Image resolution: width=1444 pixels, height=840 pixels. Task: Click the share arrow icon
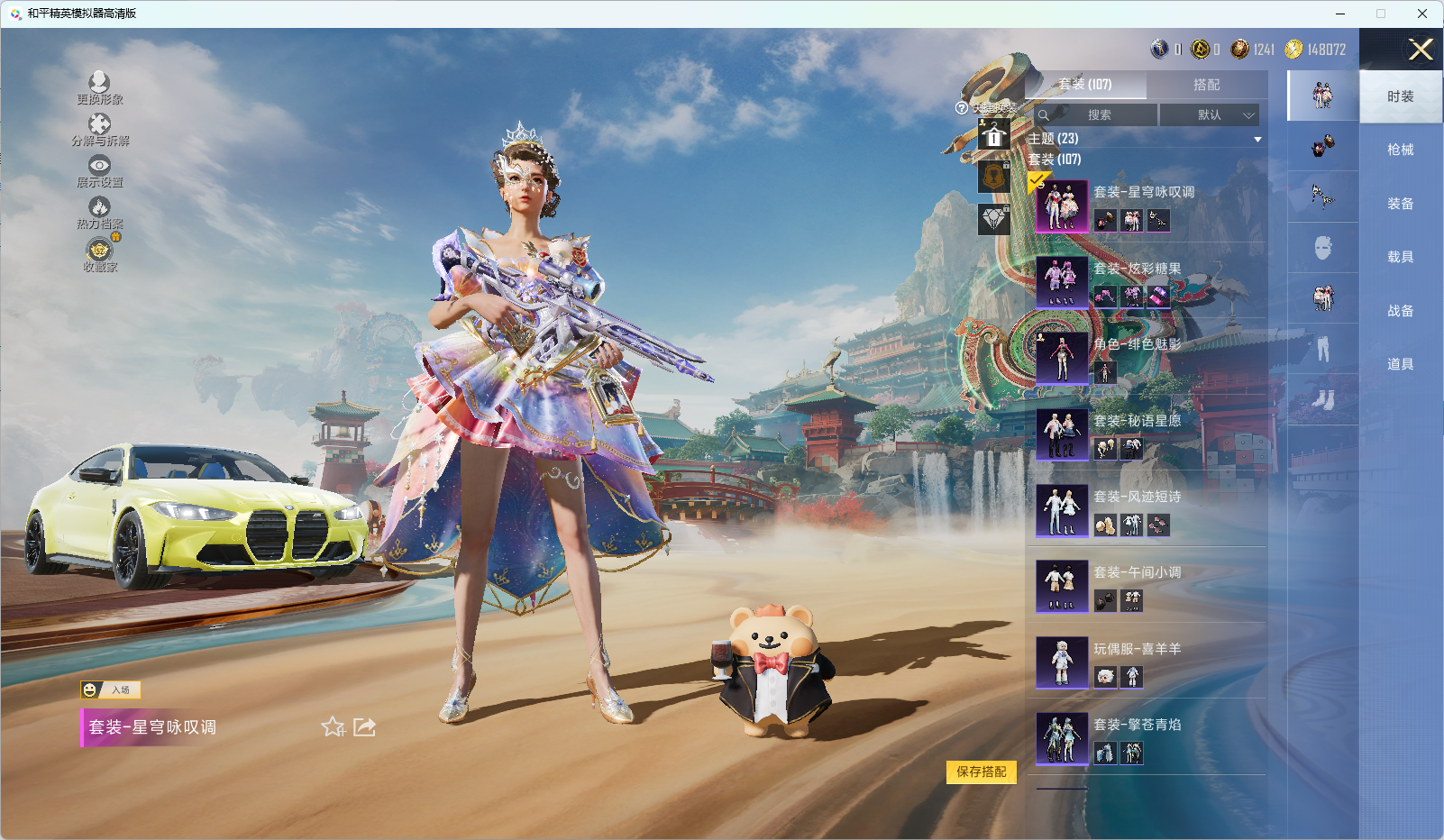pos(364,727)
